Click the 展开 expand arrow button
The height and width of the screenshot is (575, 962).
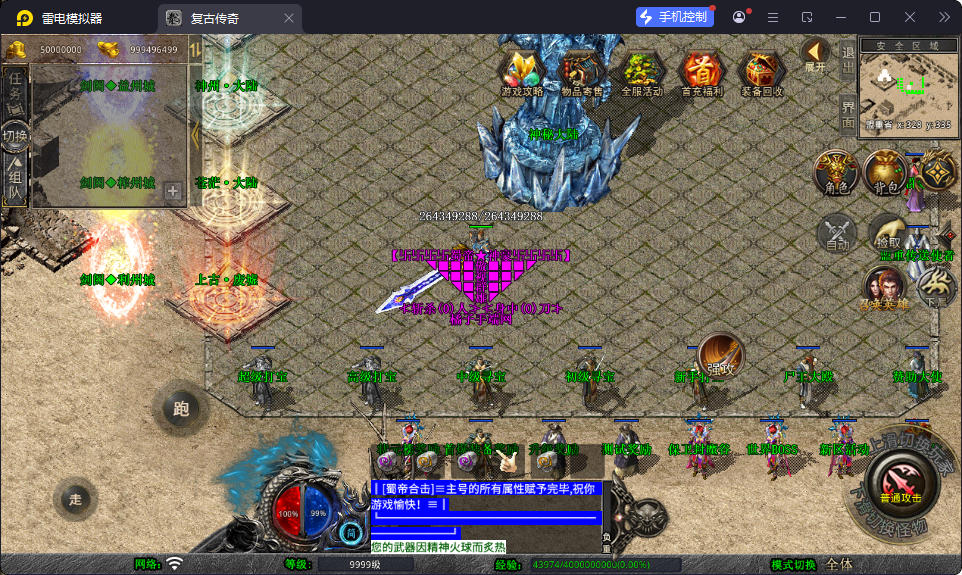(815, 55)
